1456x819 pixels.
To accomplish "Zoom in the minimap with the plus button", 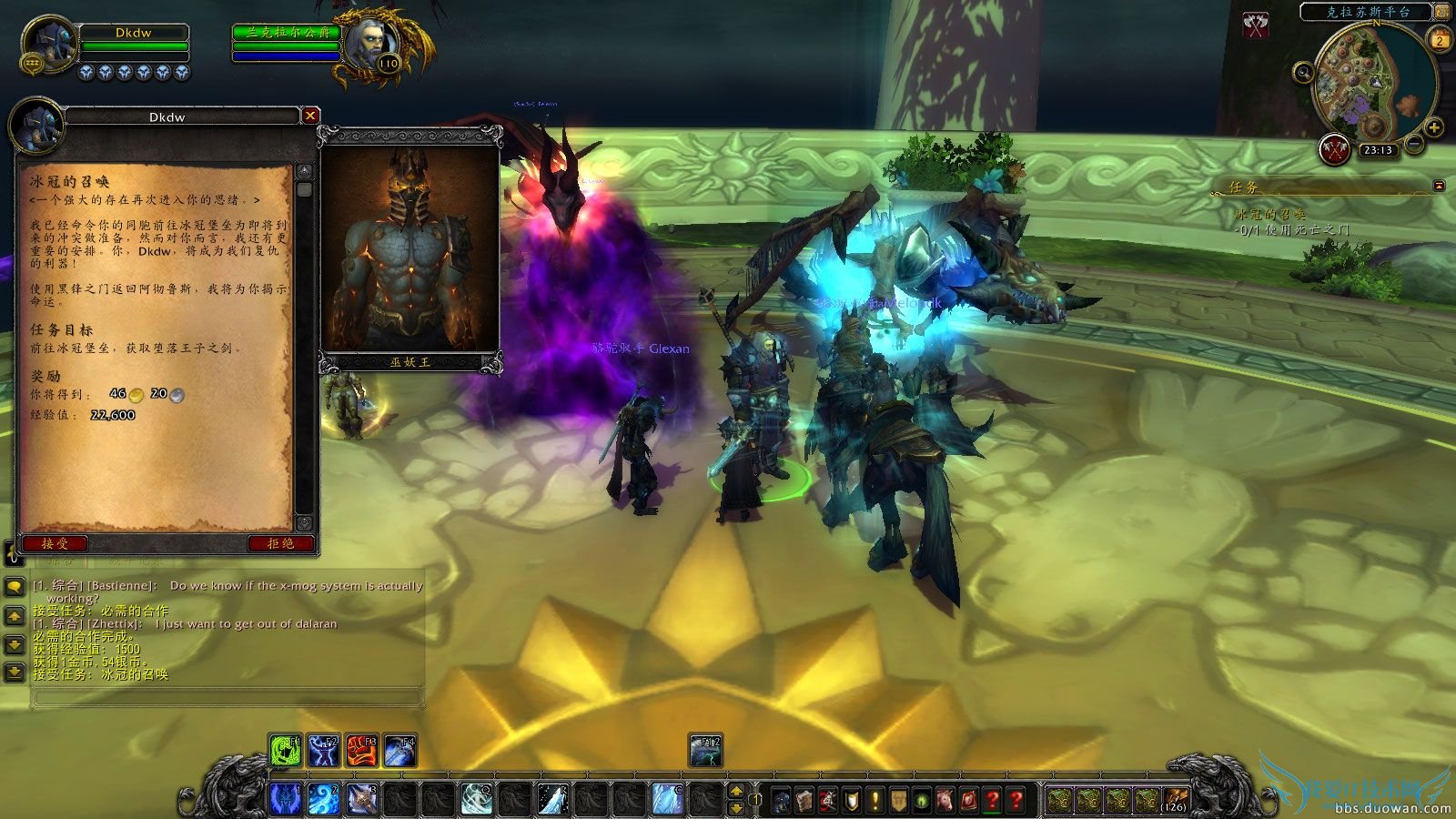I will (1434, 127).
